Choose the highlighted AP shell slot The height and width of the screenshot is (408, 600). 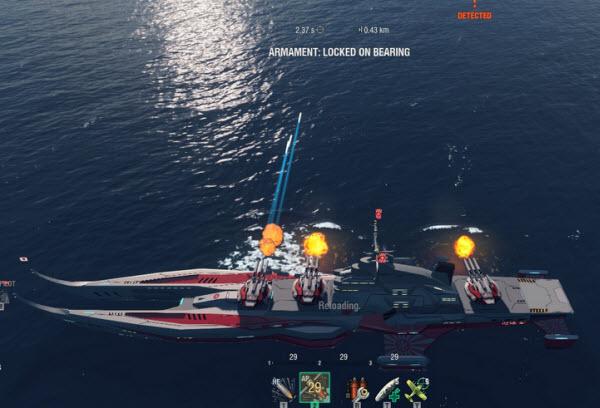click(314, 388)
